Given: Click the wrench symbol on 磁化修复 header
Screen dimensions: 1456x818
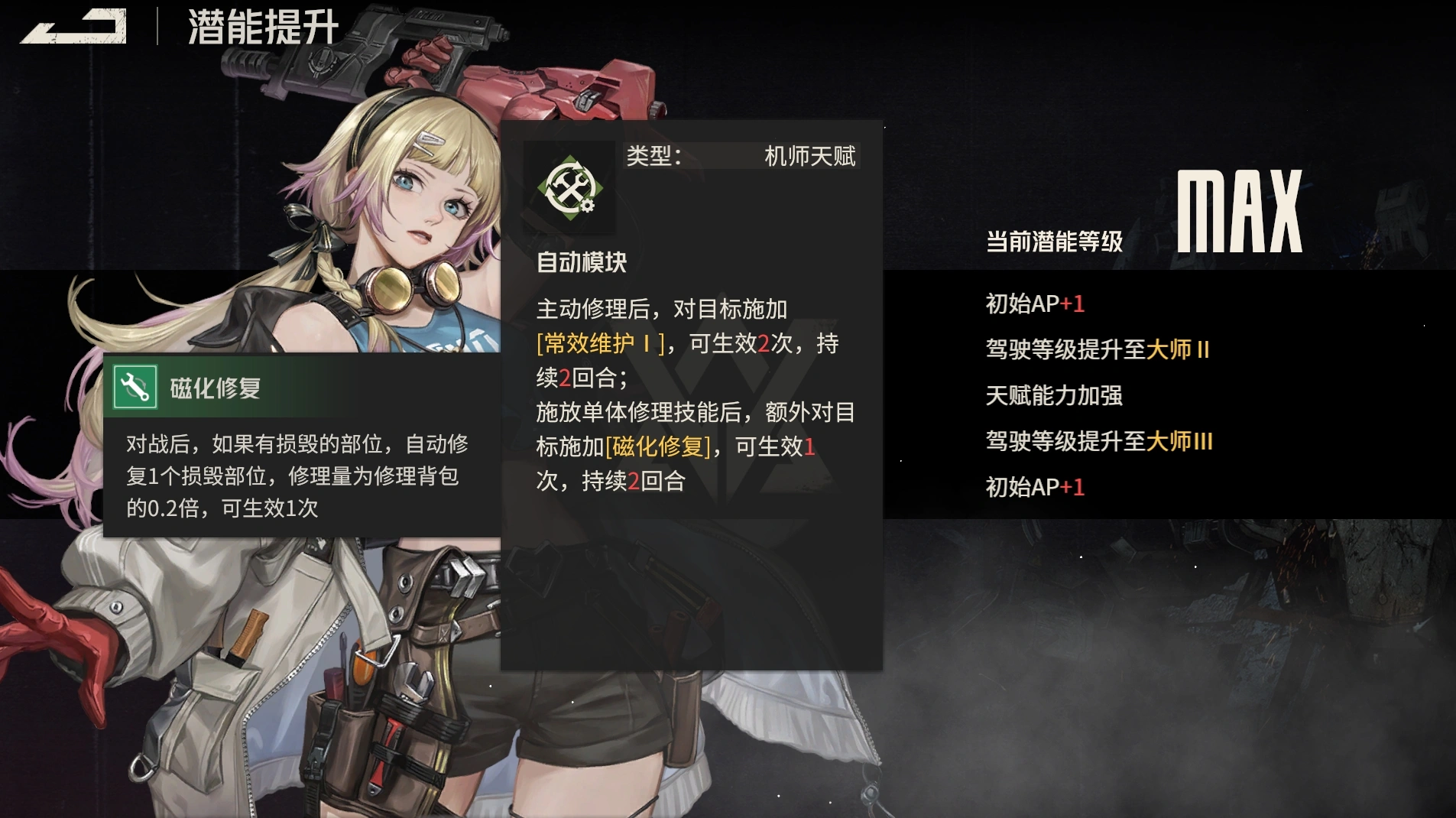Looking at the screenshot, I should (x=136, y=388).
